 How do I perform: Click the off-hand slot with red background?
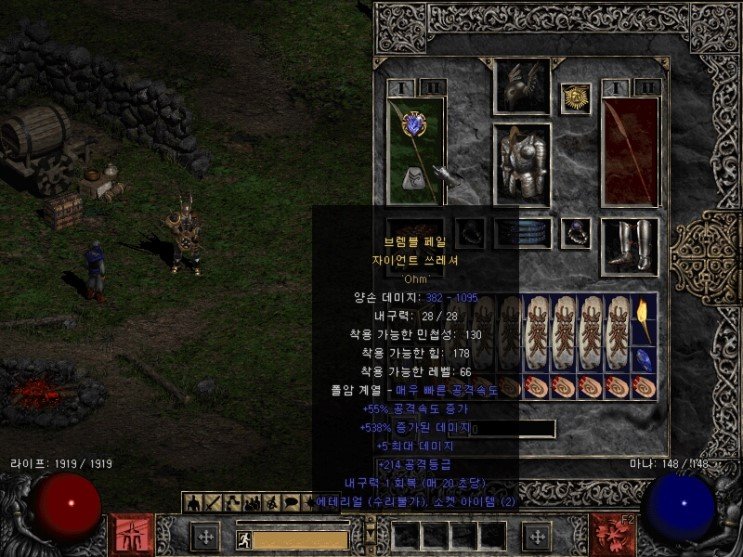[630, 150]
